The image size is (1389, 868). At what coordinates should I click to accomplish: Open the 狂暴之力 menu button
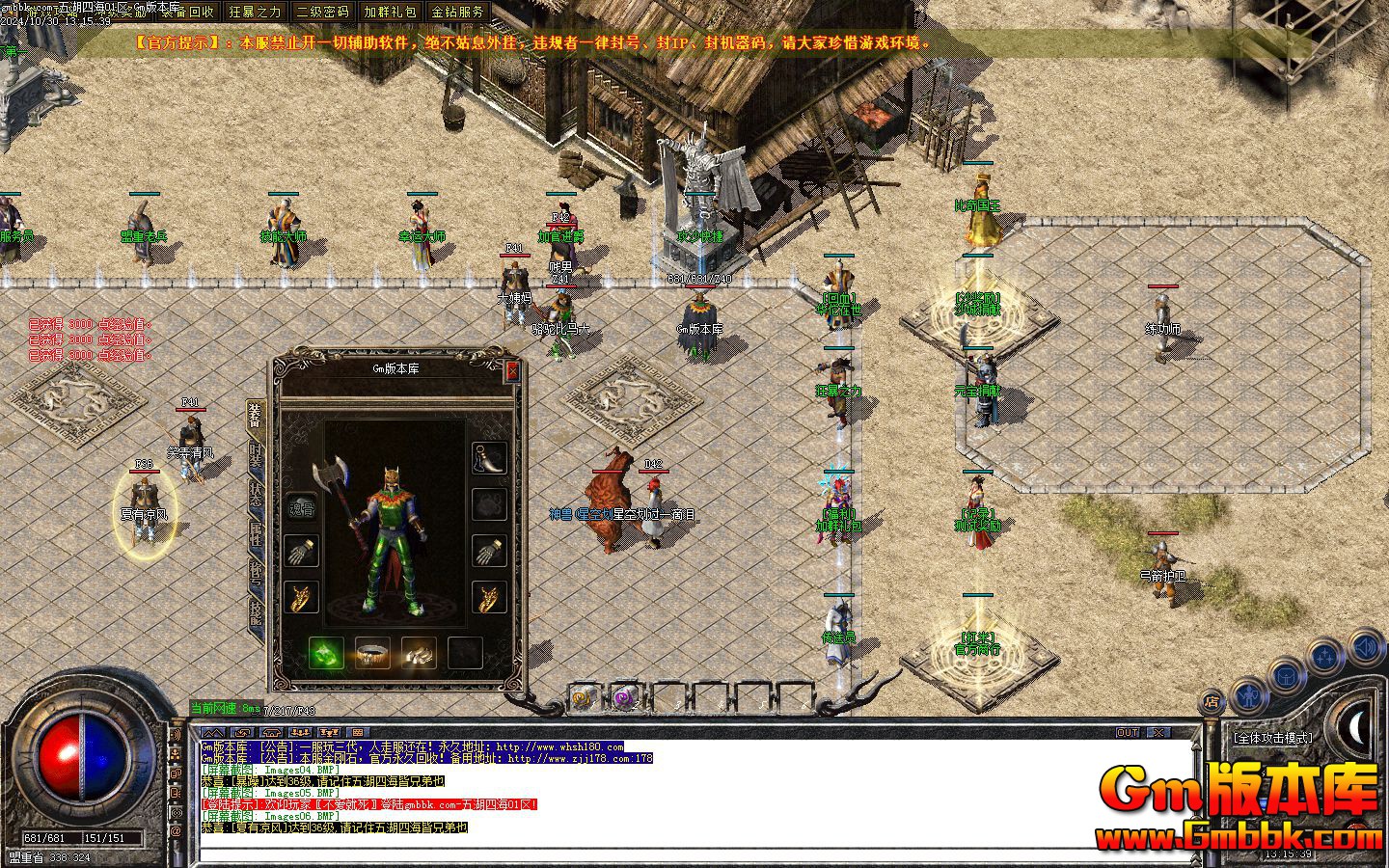(x=256, y=12)
